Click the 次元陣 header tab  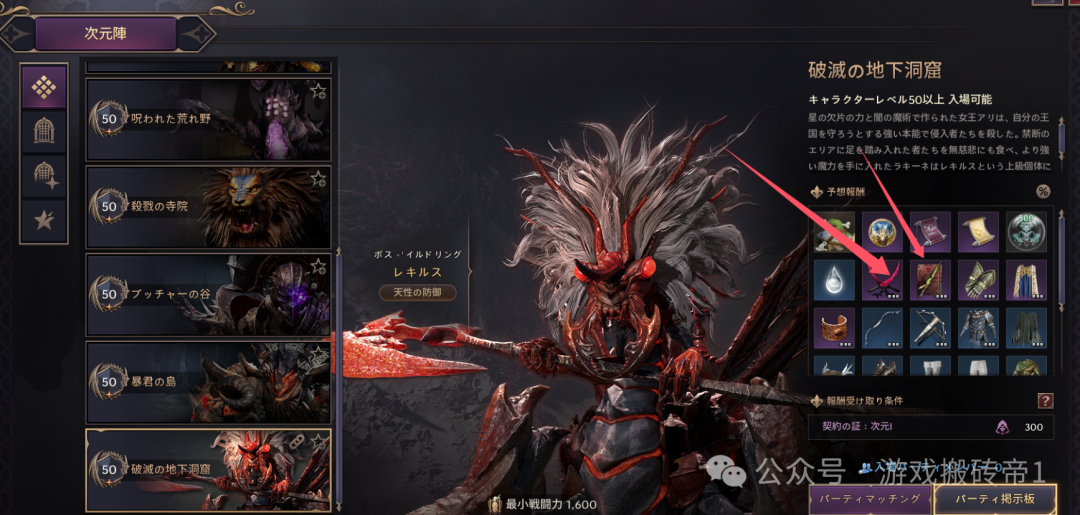[x=105, y=34]
